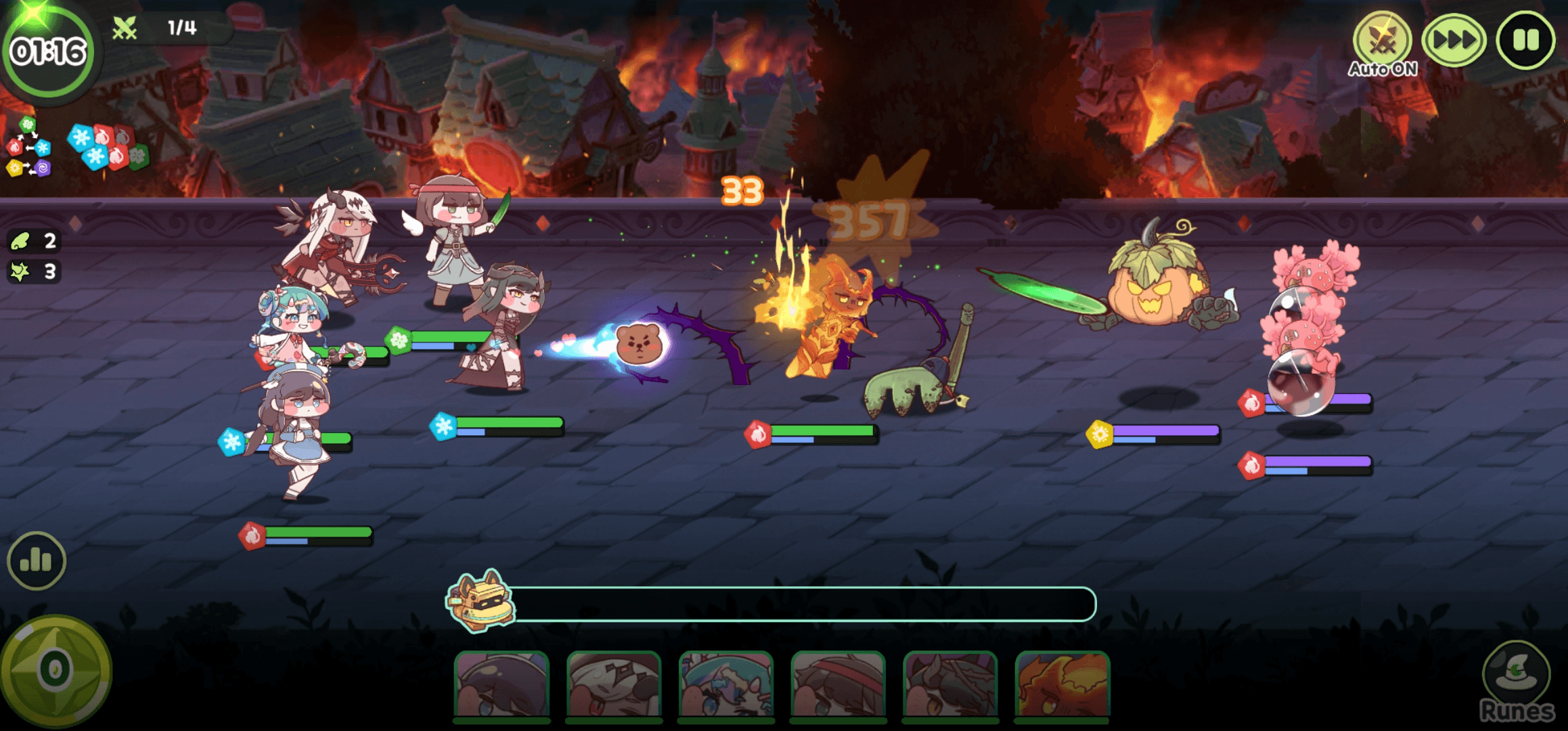
Task: Choose the fire golem hero portrait
Action: [x=1062, y=685]
